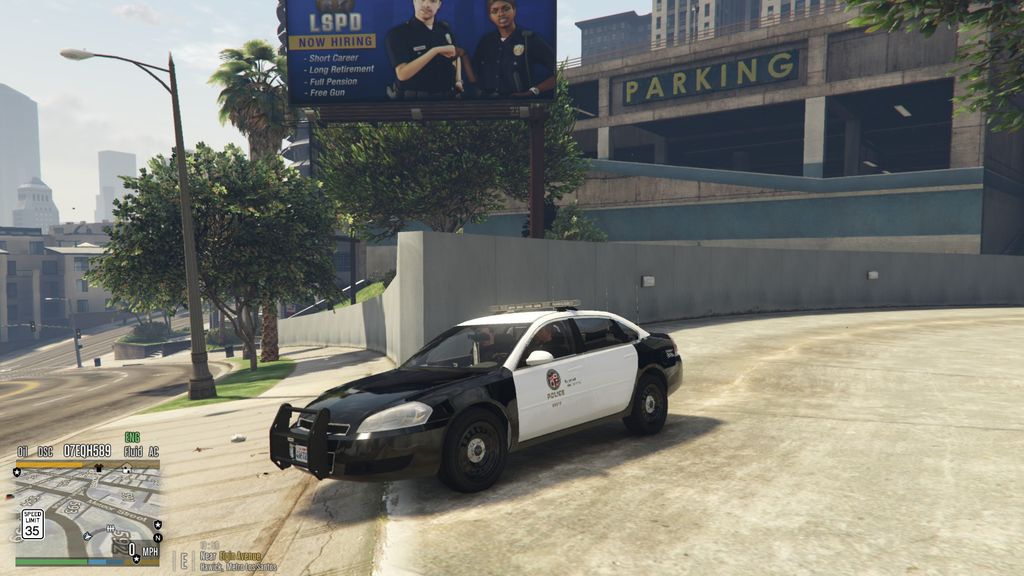The image size is (1024, 576).
Task: Click the Speed Limit 35 sign
Action: (32, 523)
